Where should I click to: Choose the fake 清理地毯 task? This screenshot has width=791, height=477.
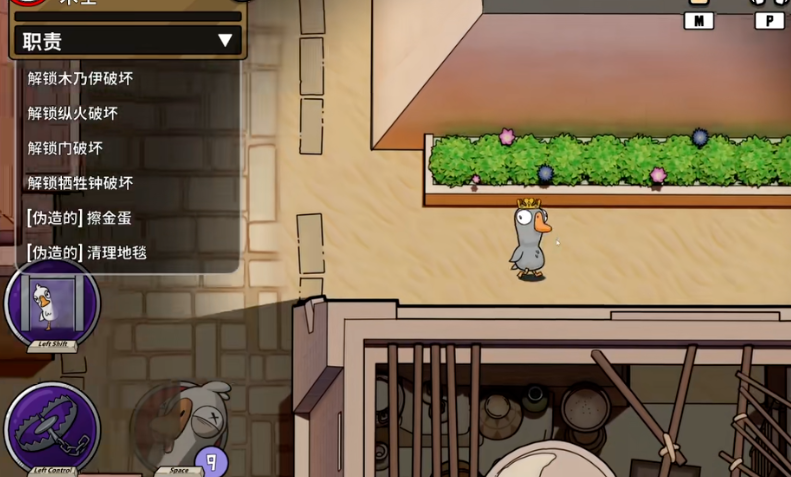[87, 253]
